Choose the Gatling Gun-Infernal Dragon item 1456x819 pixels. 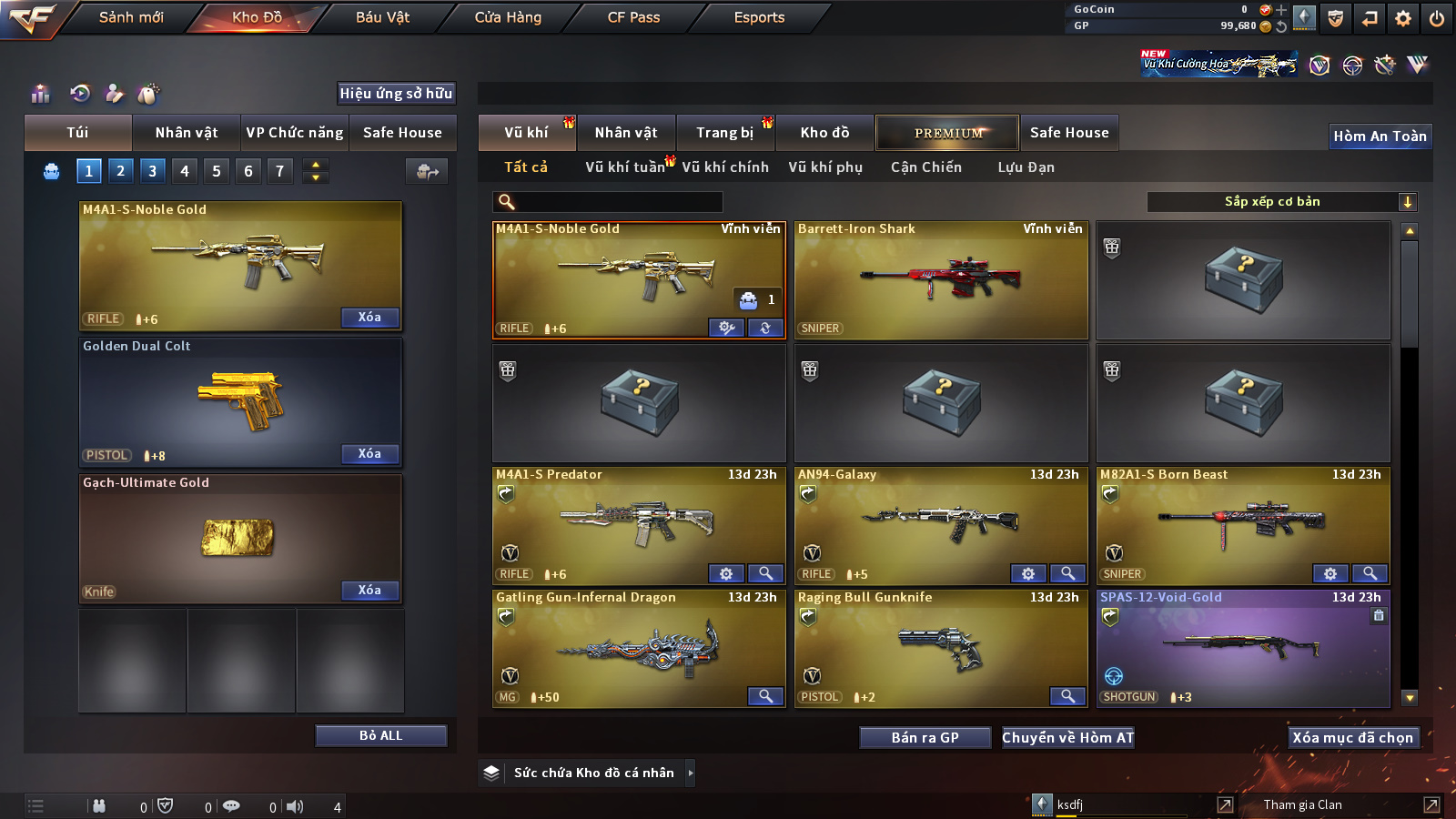(x=638, y=649)
